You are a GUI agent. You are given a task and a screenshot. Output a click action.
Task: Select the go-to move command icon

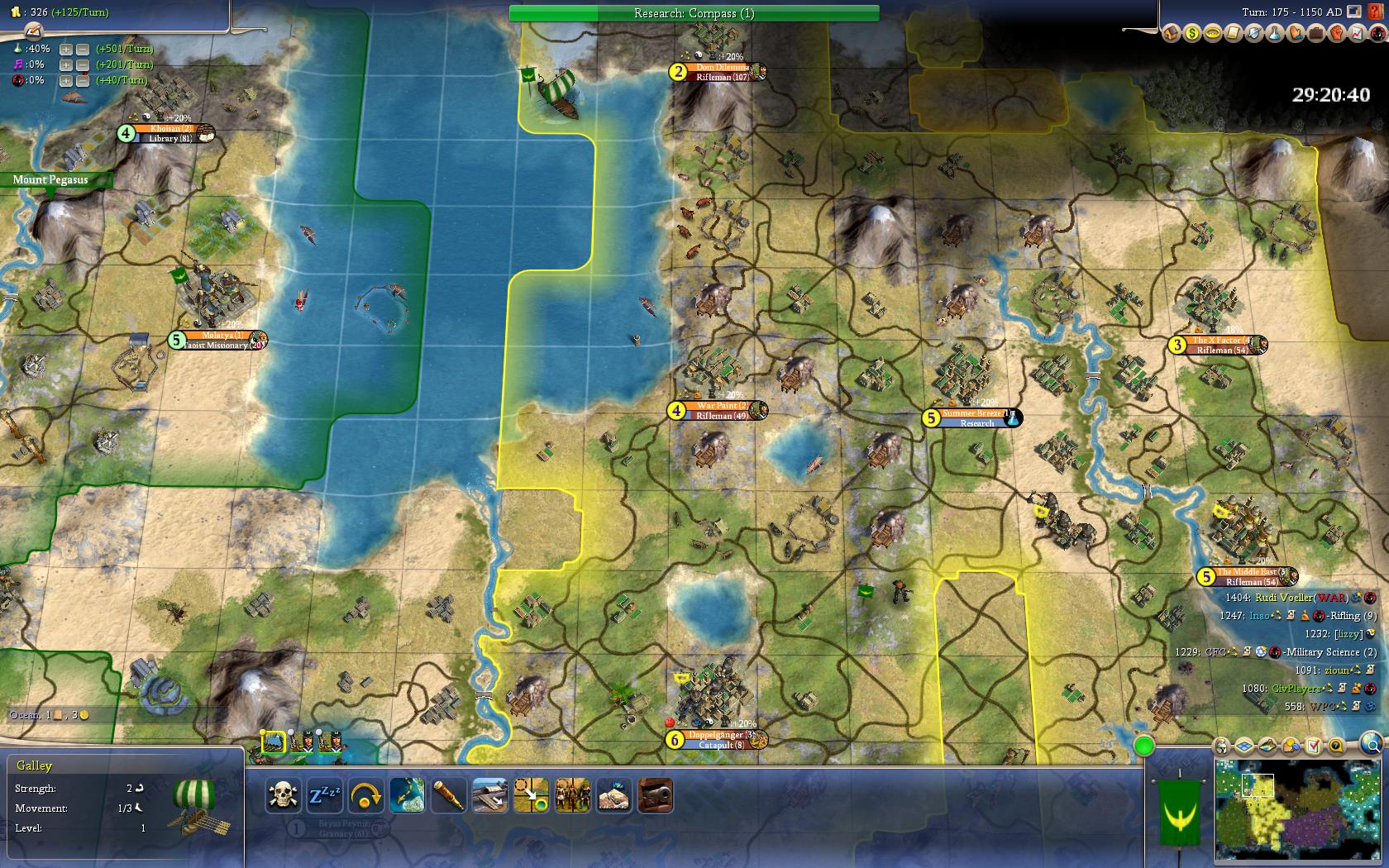click(x=531, y=796)
